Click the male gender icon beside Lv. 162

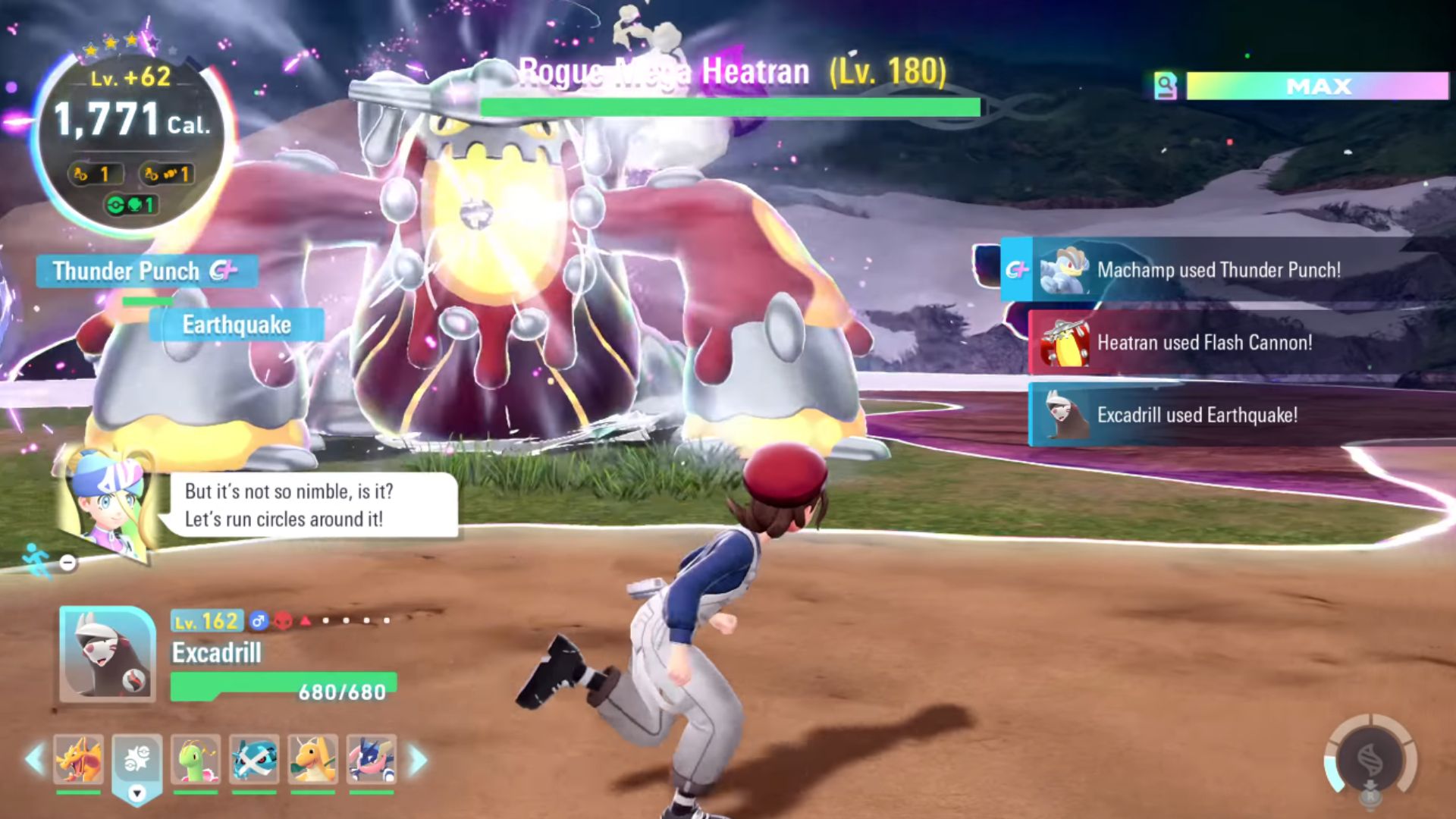click(259, 620)
